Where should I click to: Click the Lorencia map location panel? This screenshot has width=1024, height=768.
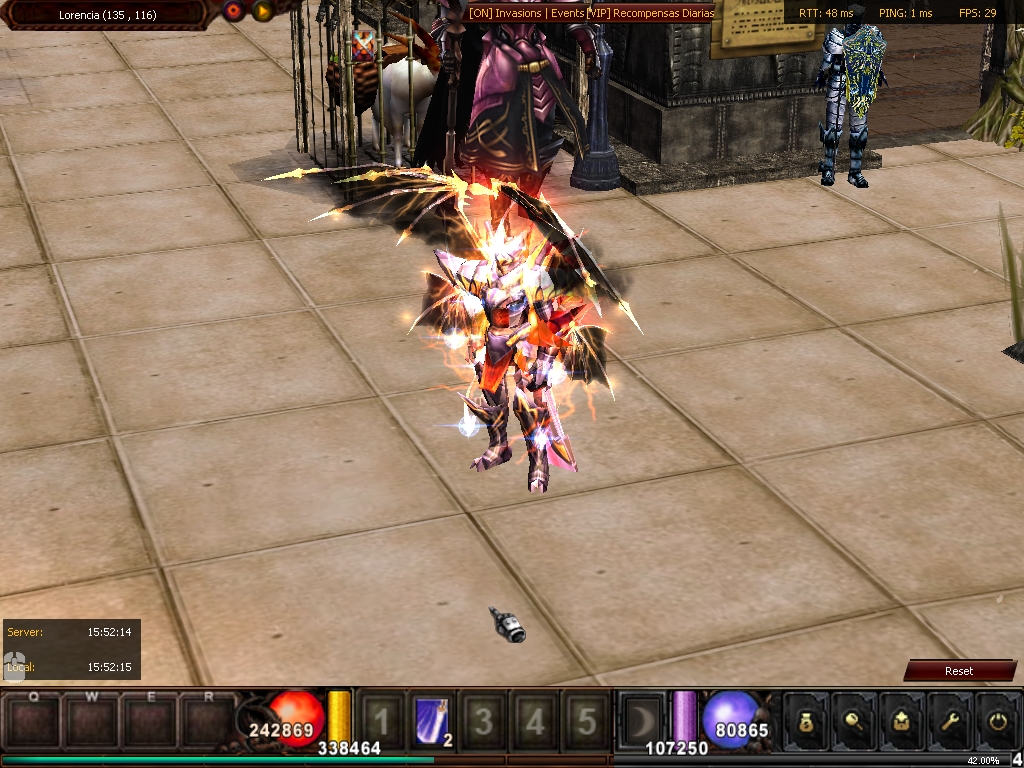(107, 15)
